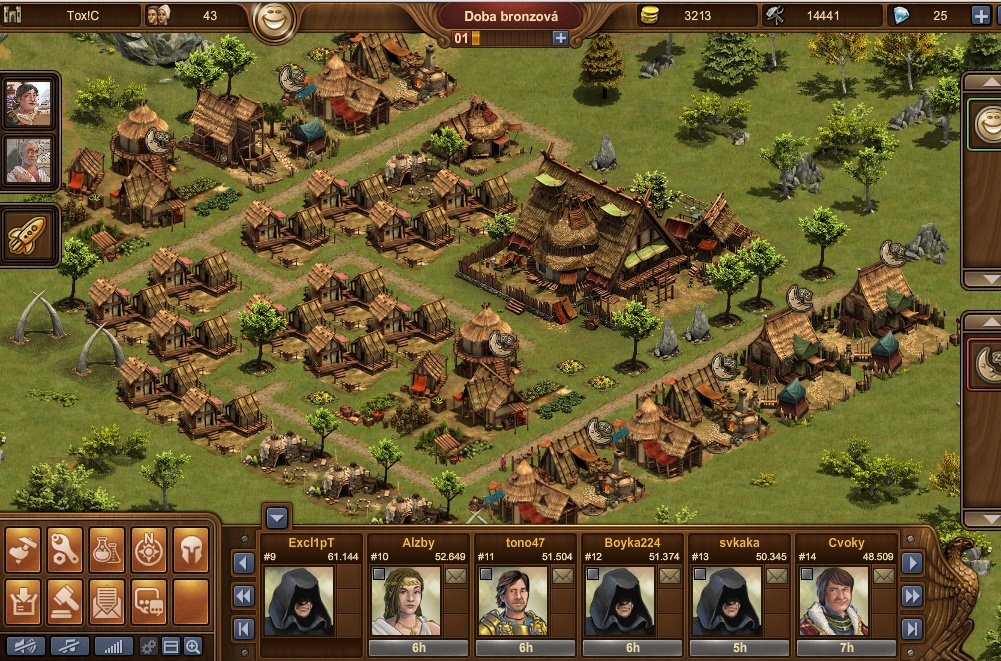Launch the rocket boost icon
Image resolution: width=1001 pixels, height=661 pixels.
(x=29, y=234)
